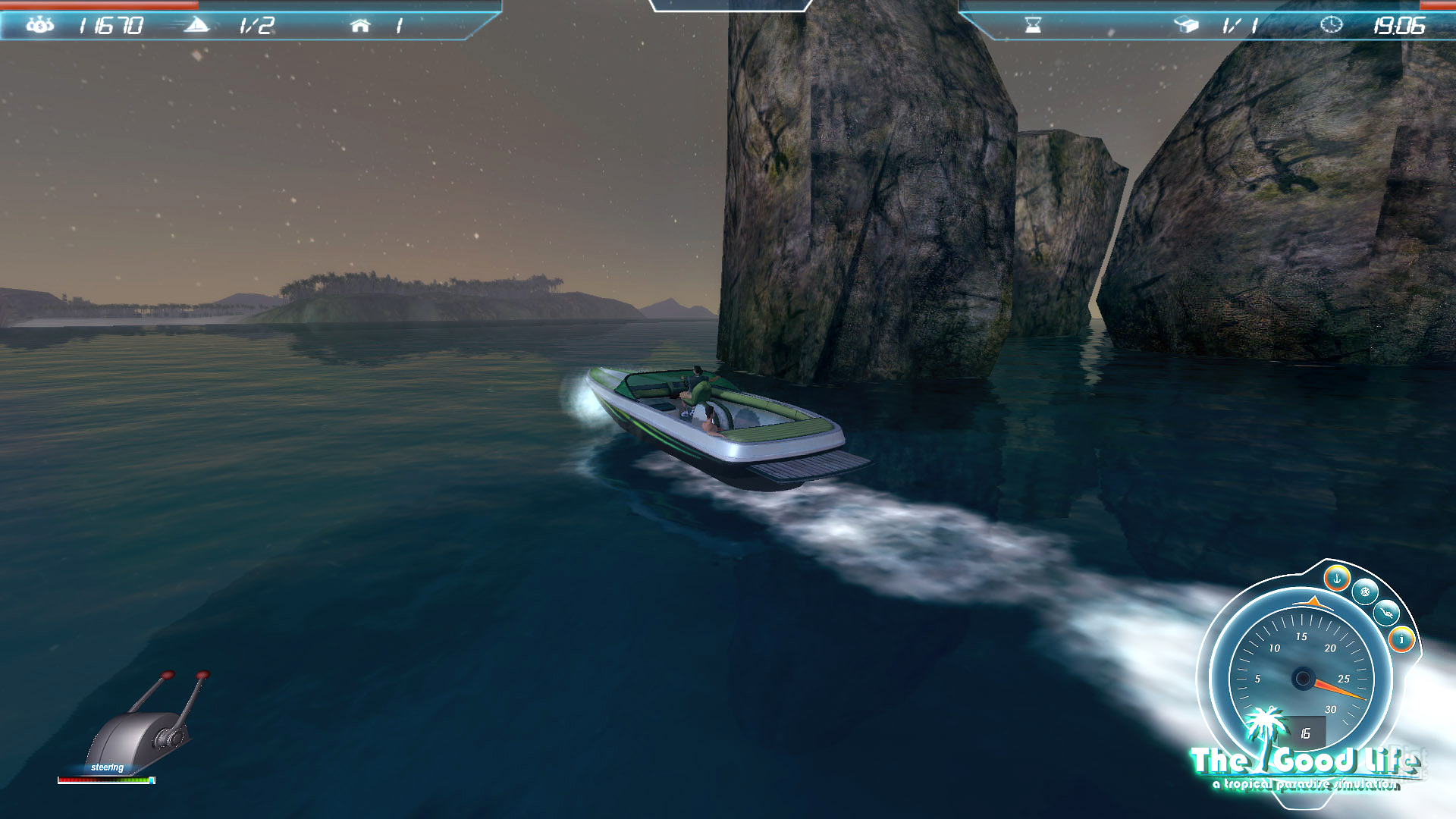The height and width of the screenshot is (819, 1456).
Task: Select the cargo box icon
Action: 1186,26
